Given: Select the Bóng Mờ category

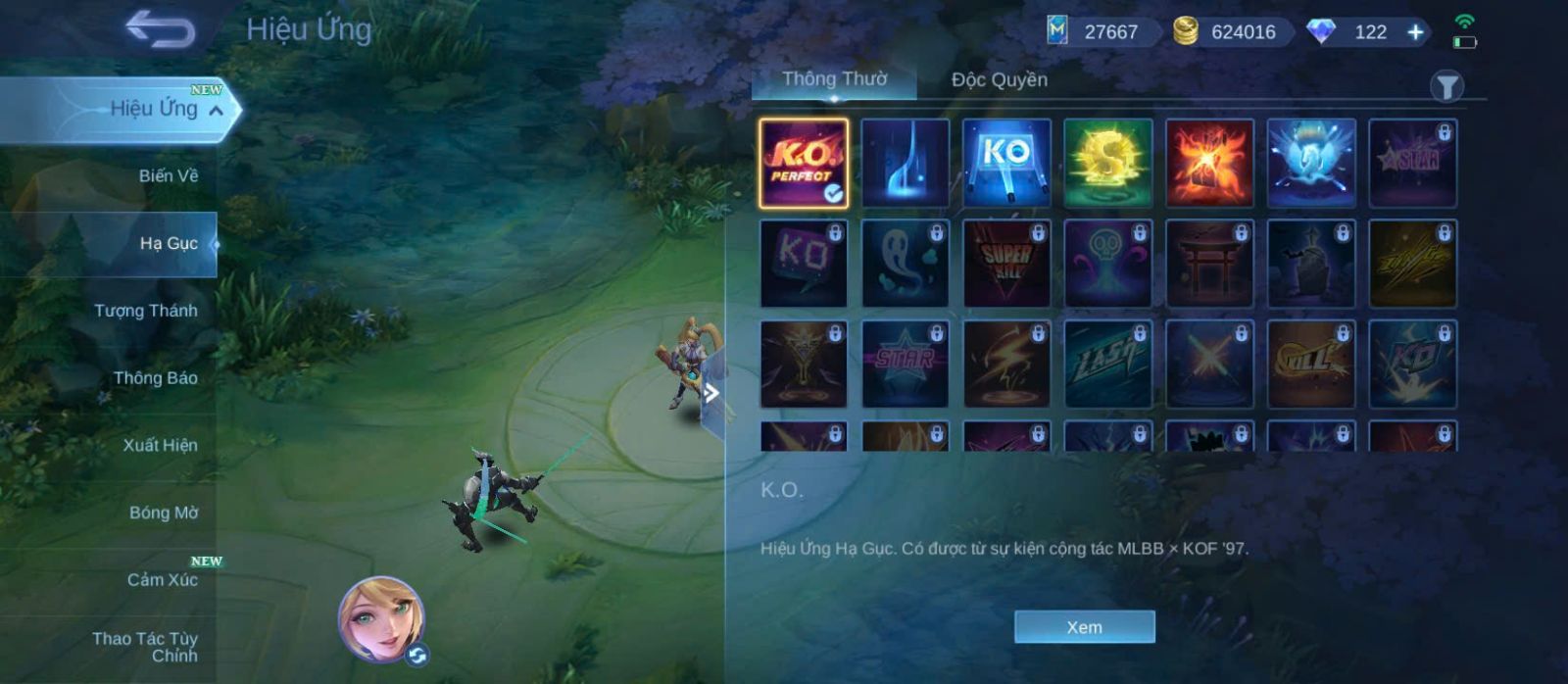Looking at the screenshot, I should click(163, 513).
